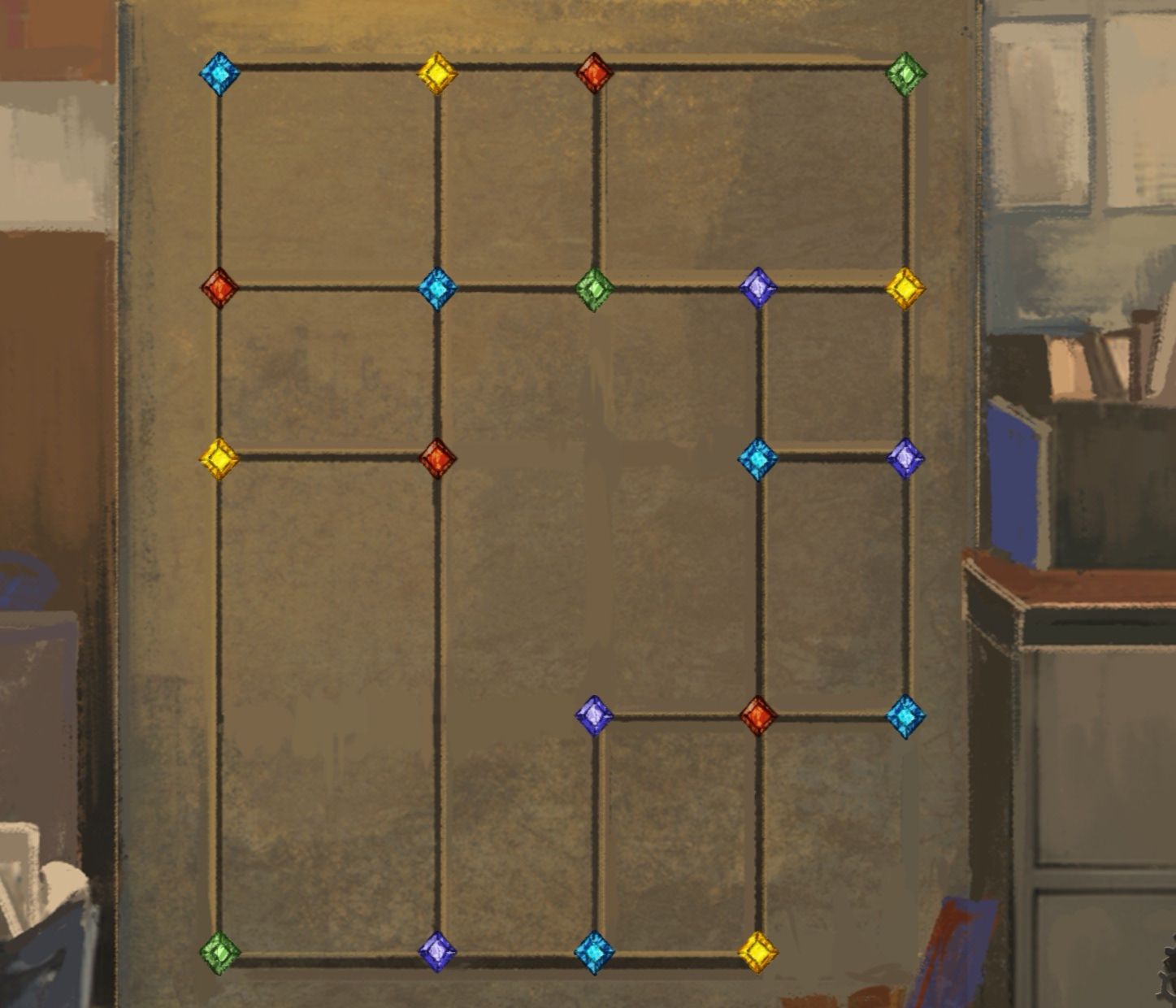This screenshot has height=1008, width=1176.
Task: Select the top-edge yellow gem between blue and red
Action: coord(437,73)
